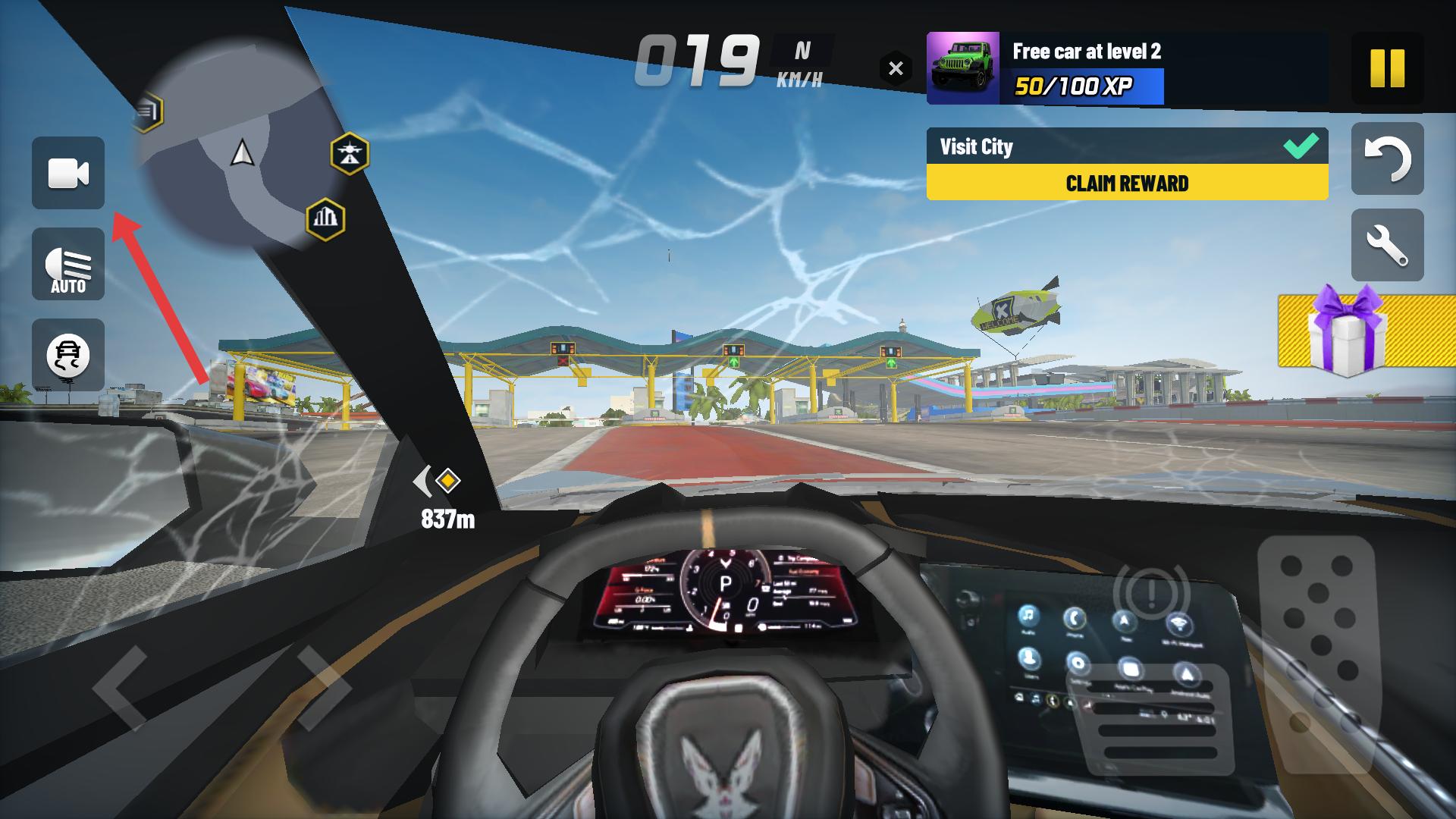Select the city buildings marker on minimap
Viewport: 1456px width, 819px height.
coord(325,219)
